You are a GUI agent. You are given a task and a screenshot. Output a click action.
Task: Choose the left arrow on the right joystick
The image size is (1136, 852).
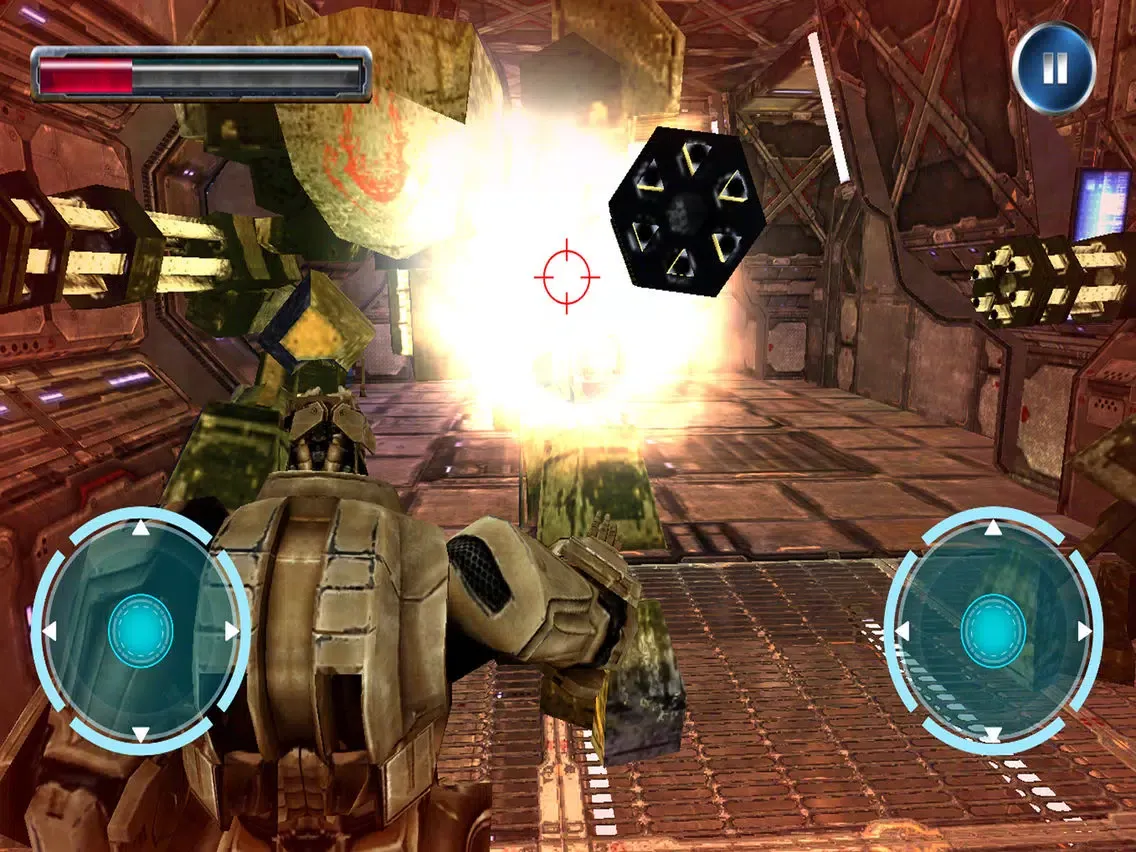(901, 632)
